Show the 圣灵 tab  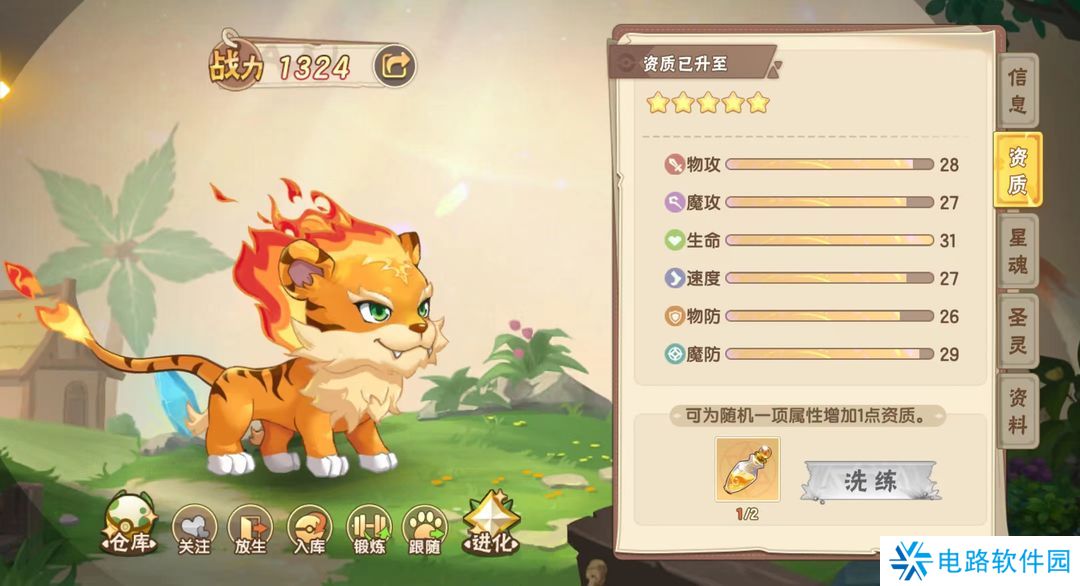pyautogui.click(x=1017, y=330)
